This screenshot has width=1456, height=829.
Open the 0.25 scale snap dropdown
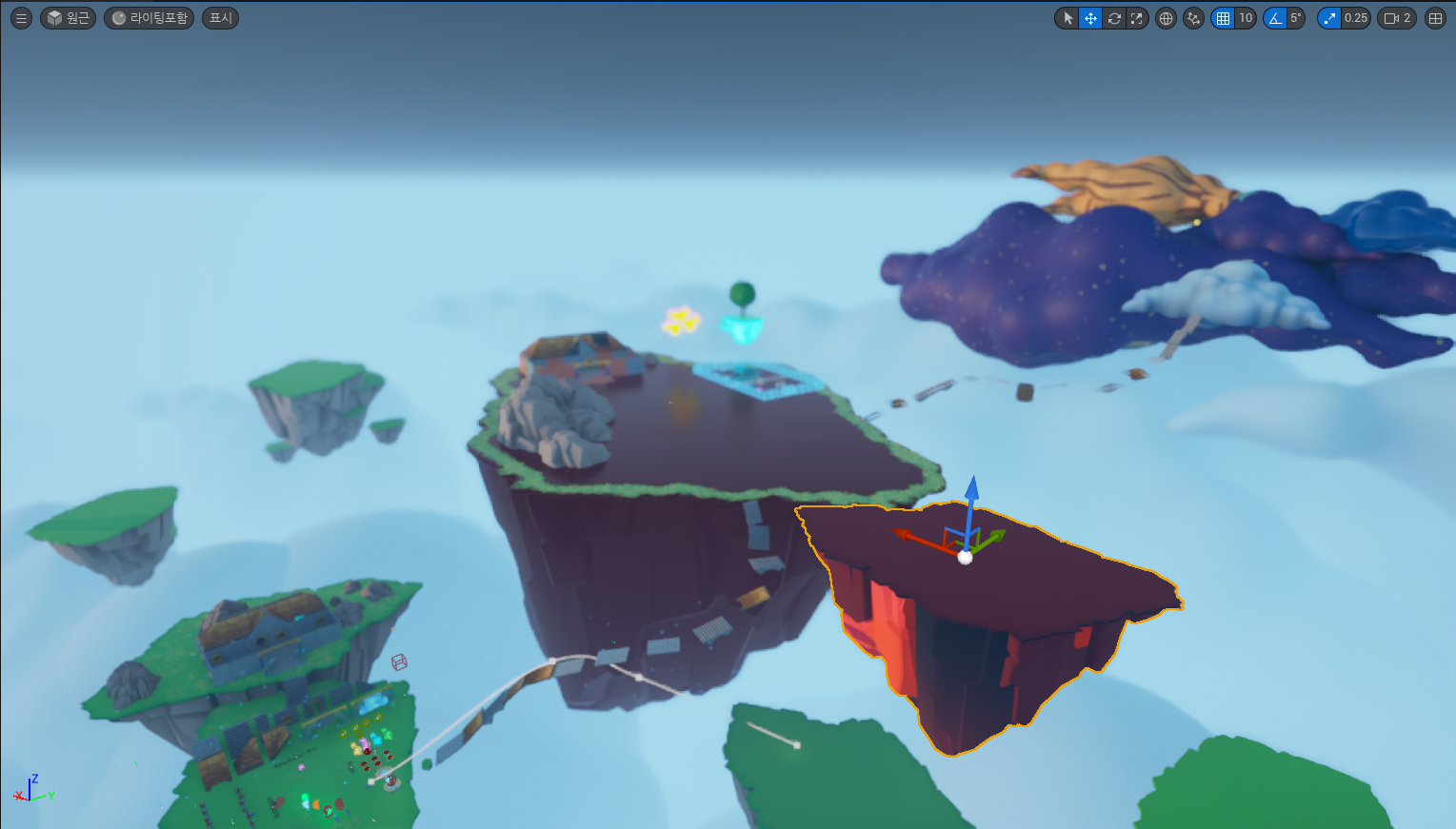pyautogui.click(x=1356, y=18)
